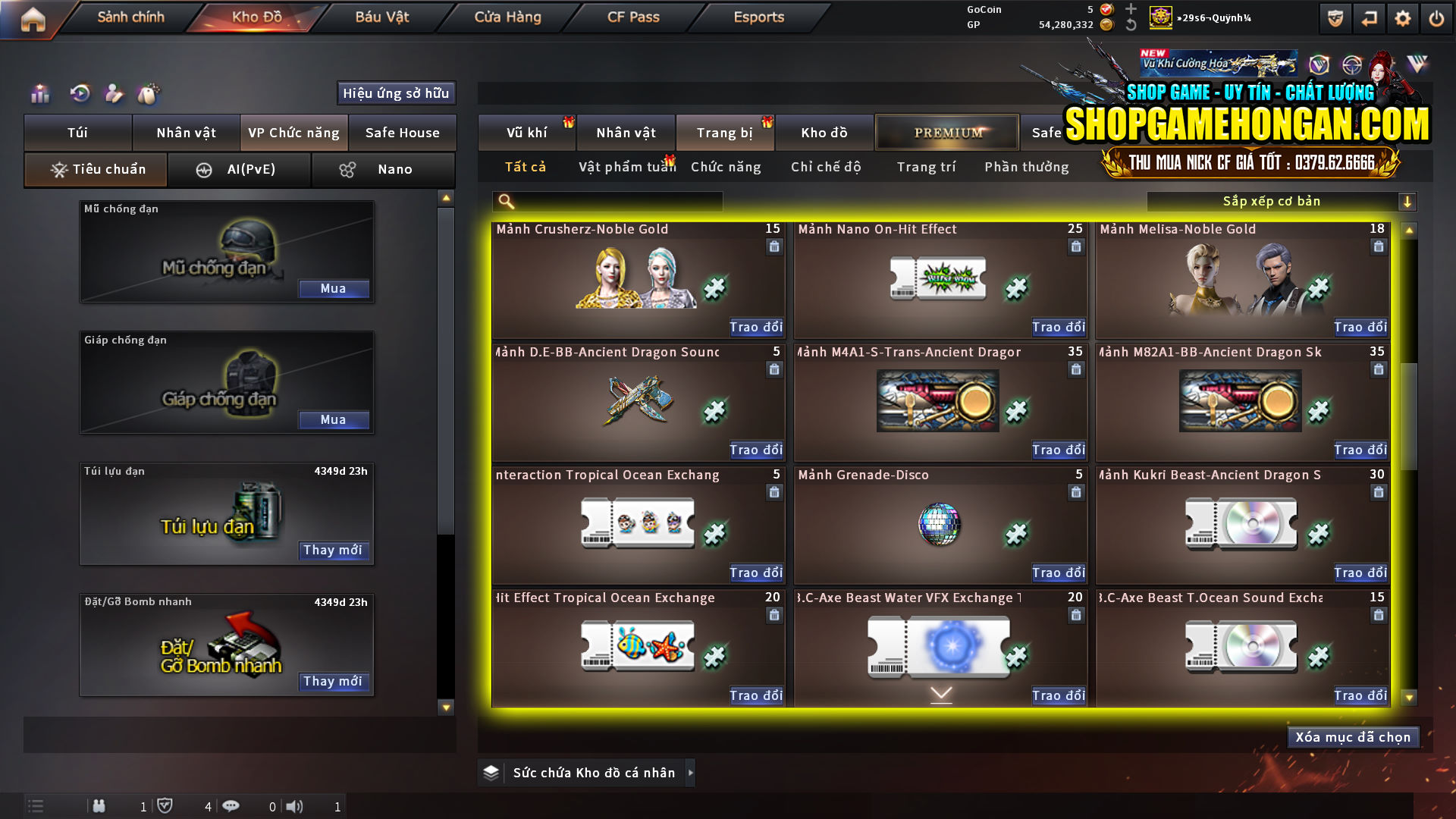Screen dimensions: 1456x819
Task: Click Mua for Mũ chống đạn
Action: (x=334, y=288)
